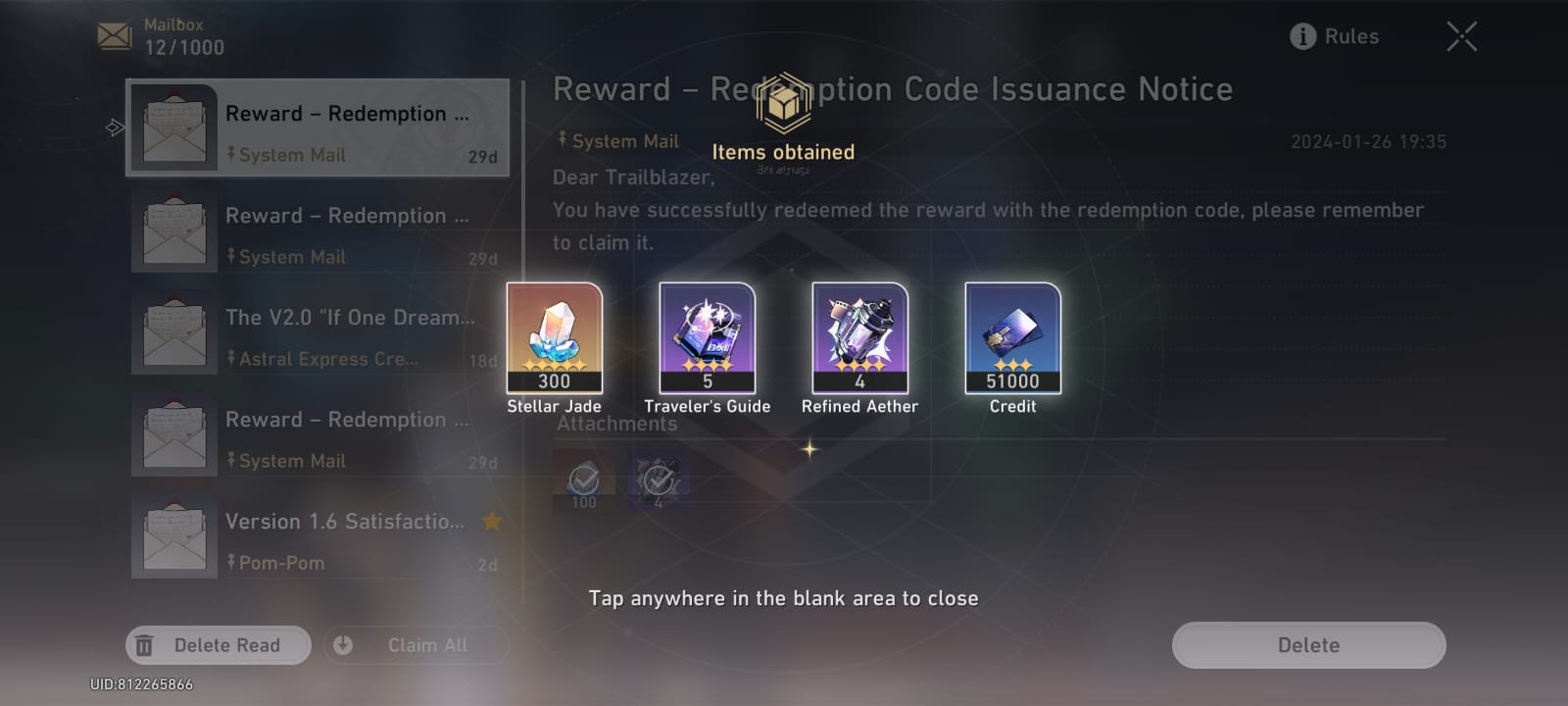The width and height of the screenshot is (1568, 706).
Task: Click the envelope thumbnail on Pom-Pom's mail
Action: point(174,534)
